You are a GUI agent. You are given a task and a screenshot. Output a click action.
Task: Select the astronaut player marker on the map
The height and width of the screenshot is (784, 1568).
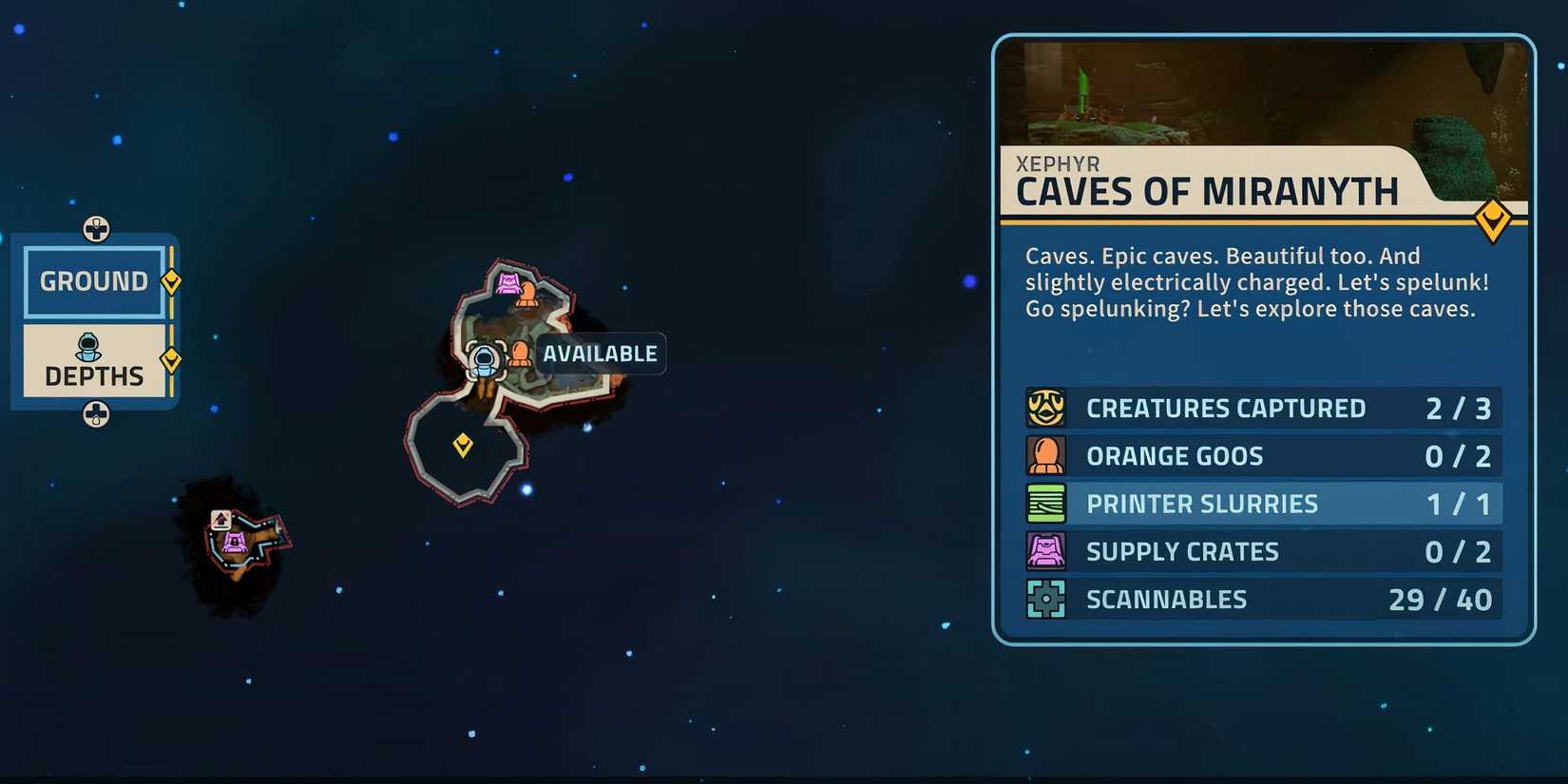click(485, 359)
